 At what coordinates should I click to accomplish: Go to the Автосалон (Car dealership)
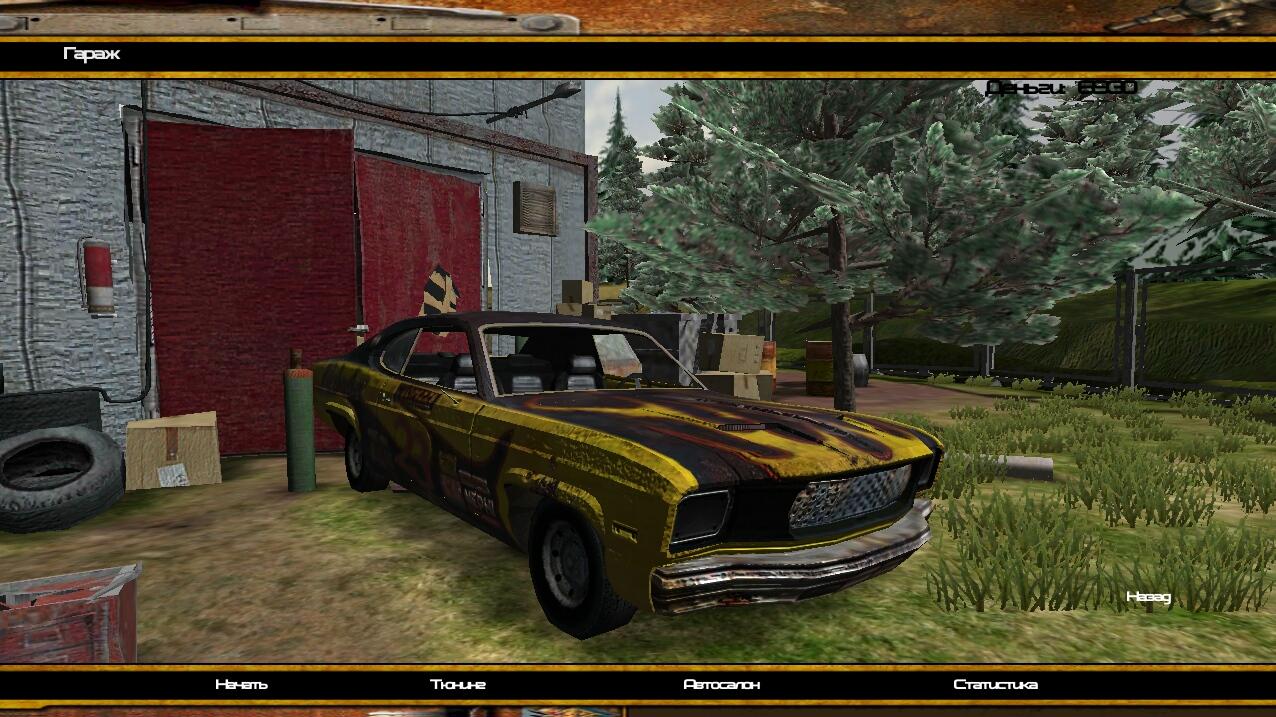(x=721, y=685)
